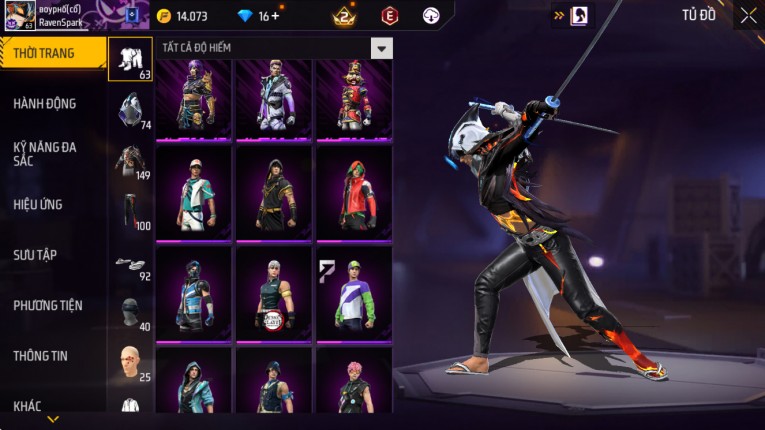The width and height of the screenshot is (765, 430).
Task: Show the SƯU TẬP category
Action: [35, 255]
